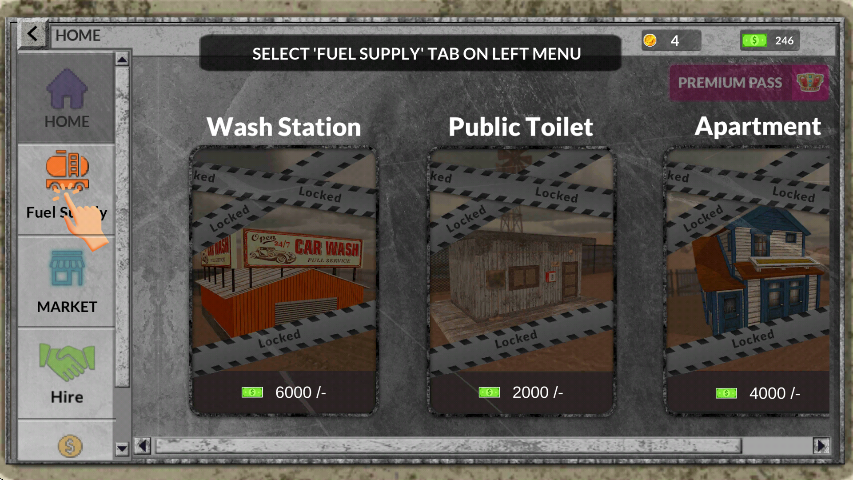Open the gold coin tab
Screen dimensions: 853x480
click(66, 445)
